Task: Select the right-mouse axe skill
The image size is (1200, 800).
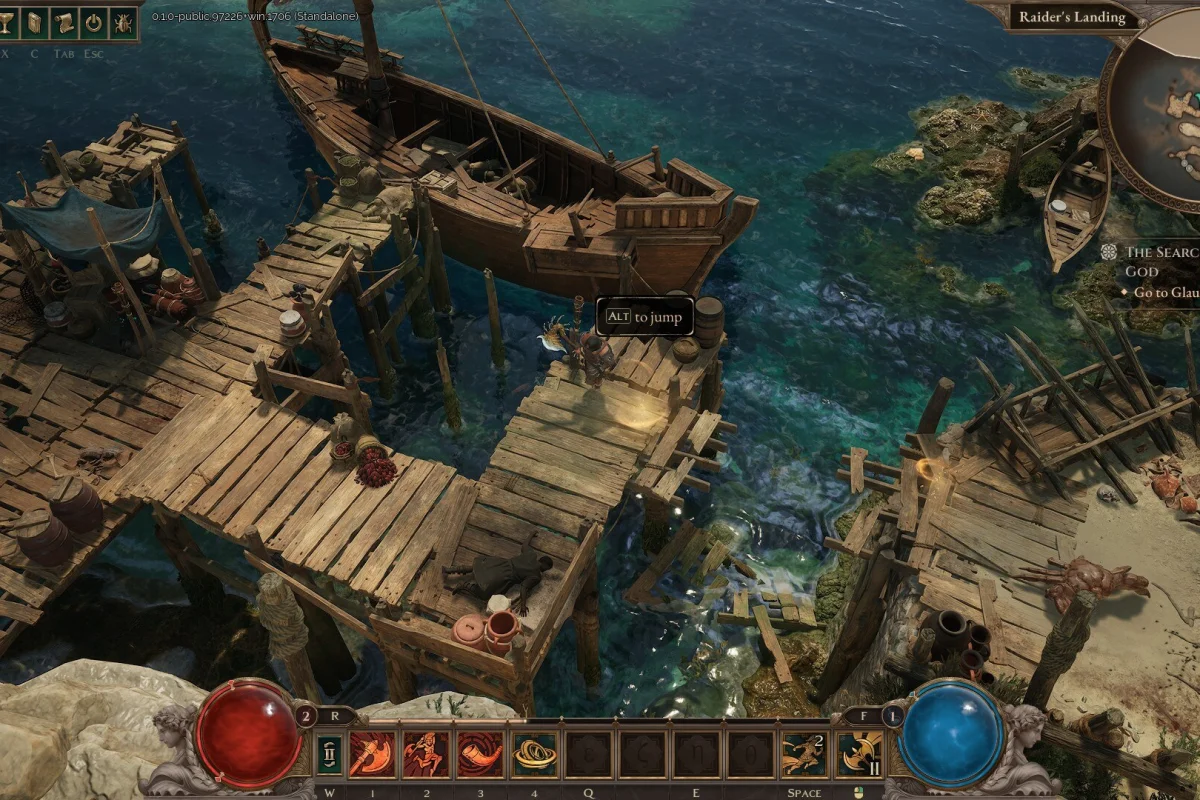Action: (x=858, y=754)
